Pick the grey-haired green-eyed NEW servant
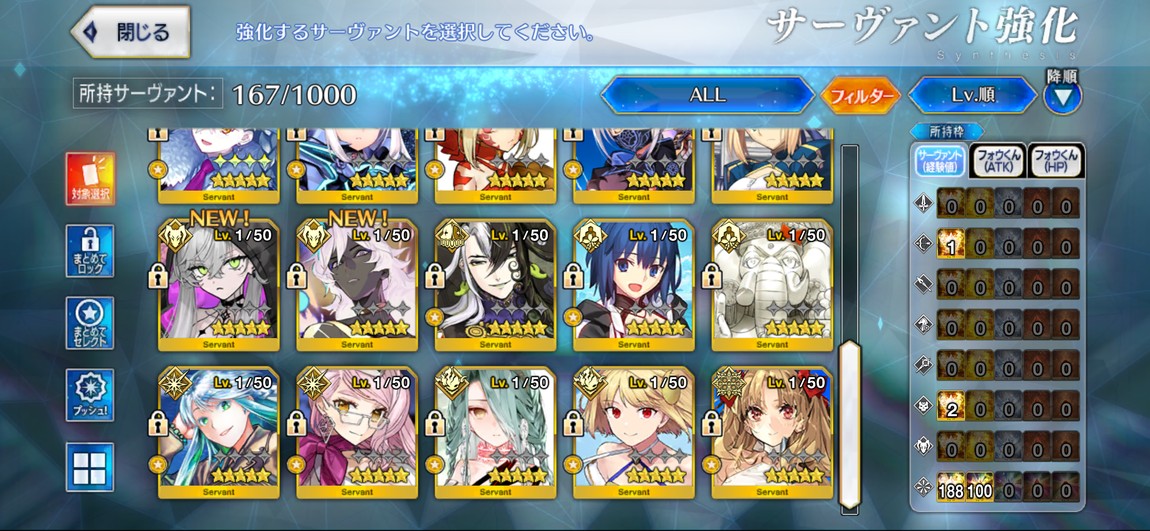 click(219, 285)
